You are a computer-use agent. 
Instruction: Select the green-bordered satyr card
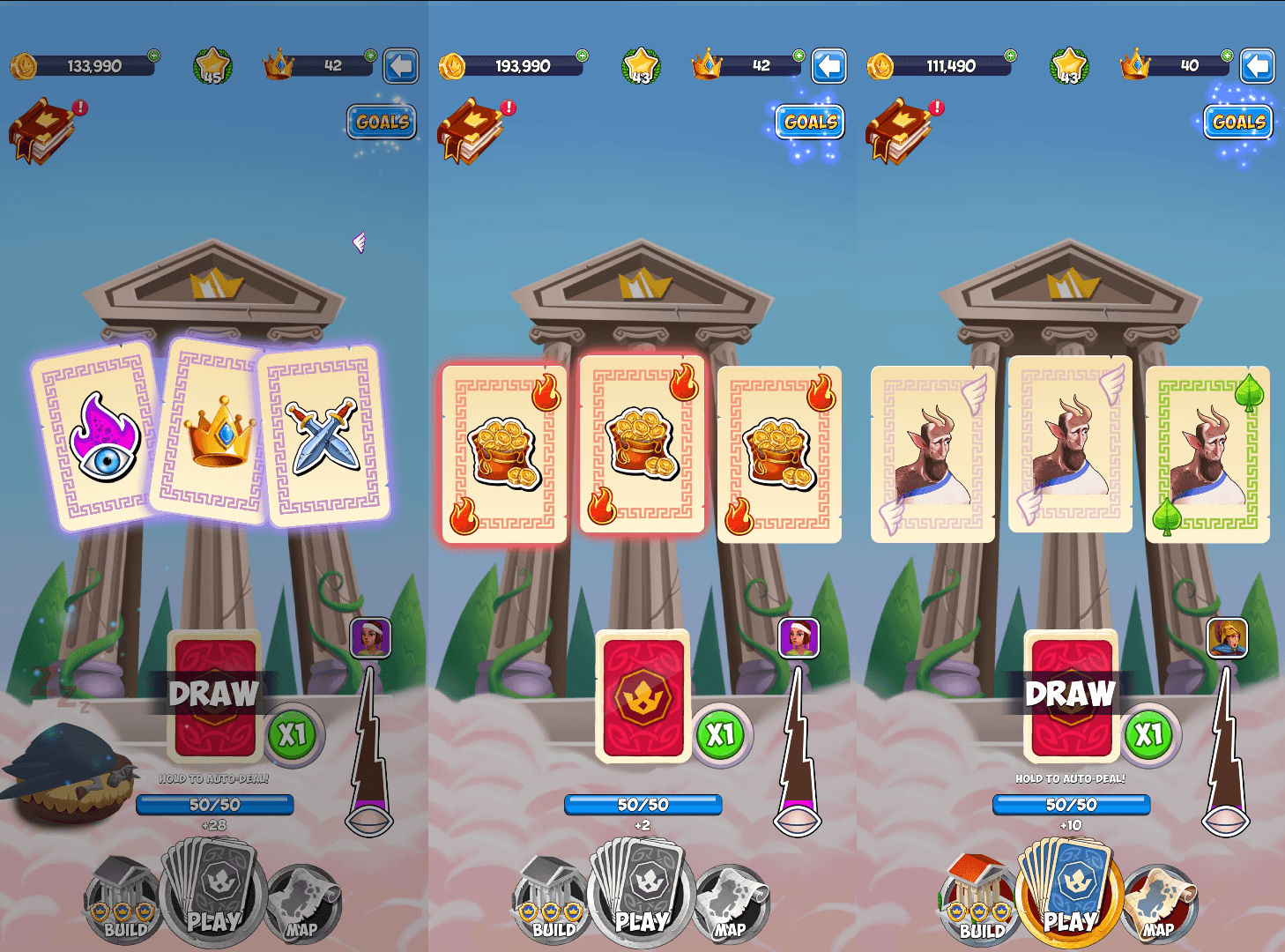point(1207,454)
